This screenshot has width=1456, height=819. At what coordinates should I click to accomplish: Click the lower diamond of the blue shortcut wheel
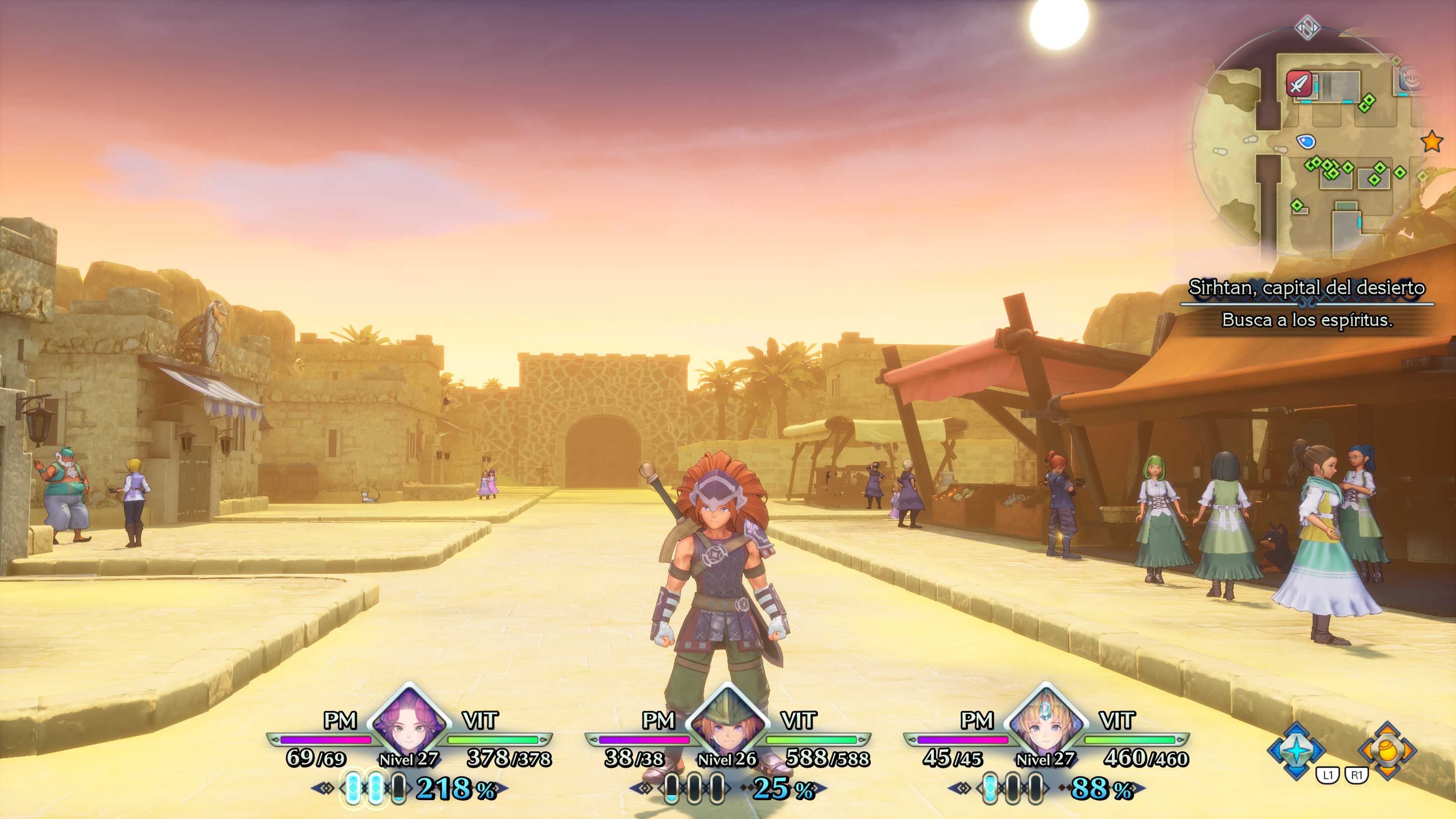tap(1297, 771)
